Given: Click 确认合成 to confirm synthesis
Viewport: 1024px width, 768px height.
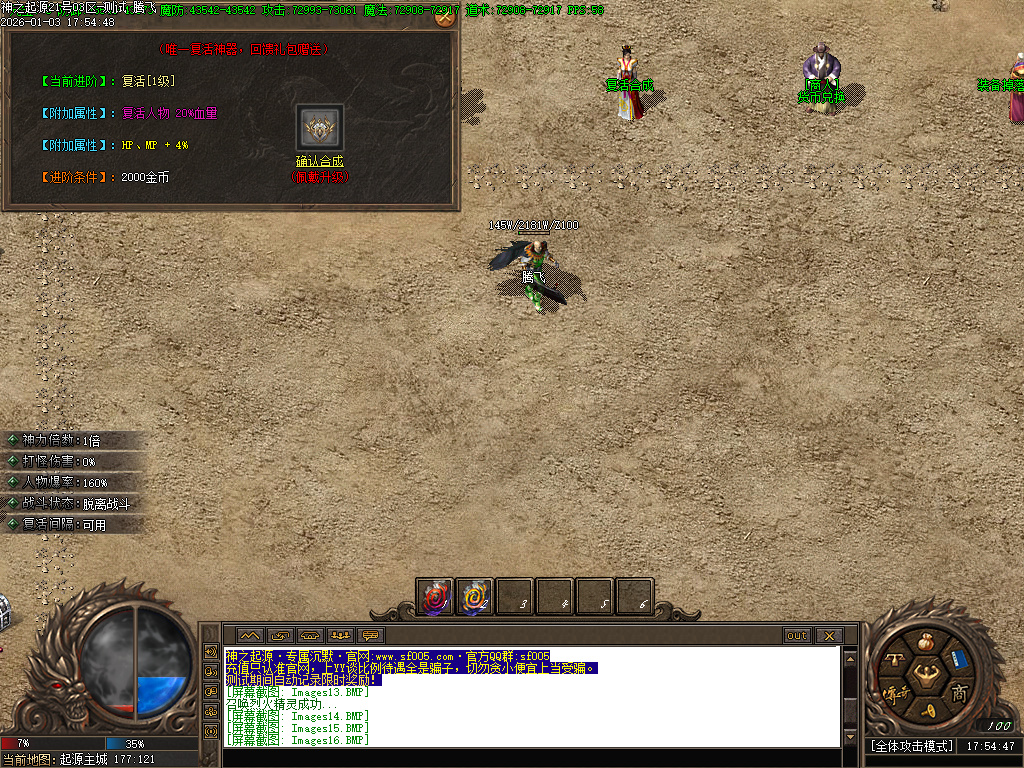Looking at the screenshot, I should click(x=319, y=161).
